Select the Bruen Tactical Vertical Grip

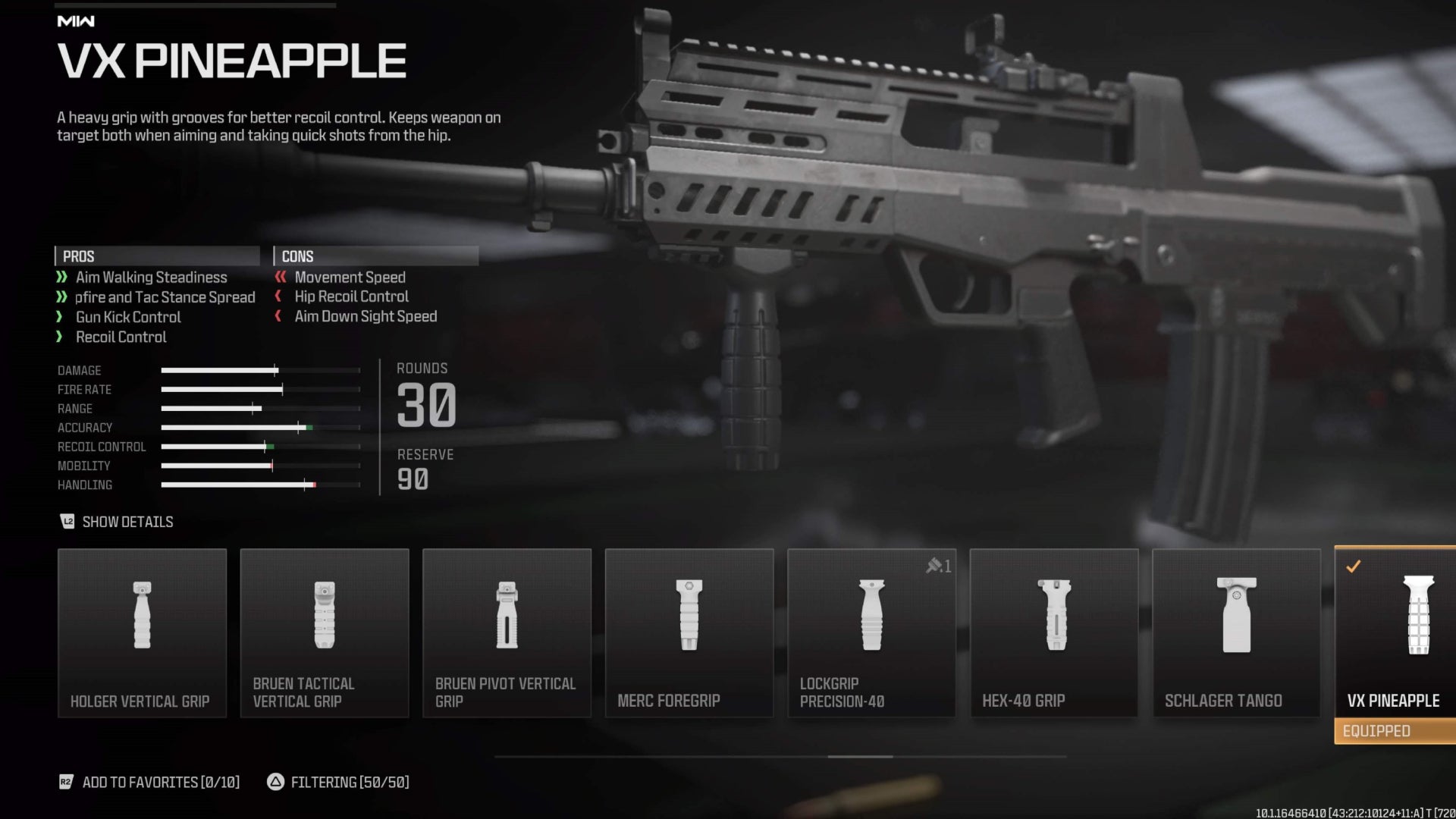pos(325,633)
